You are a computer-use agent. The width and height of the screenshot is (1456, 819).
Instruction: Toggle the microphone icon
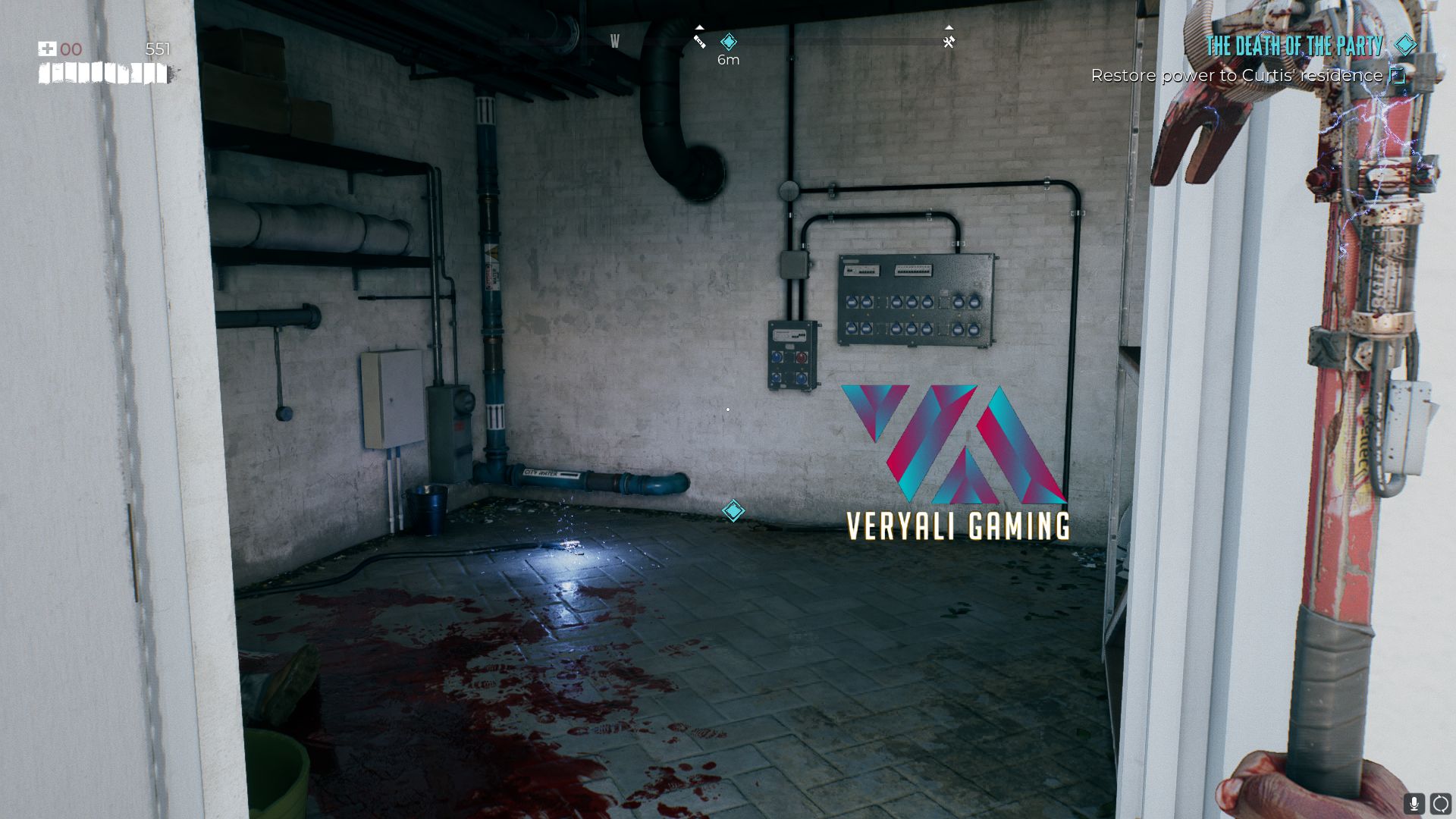point(1414,803)
